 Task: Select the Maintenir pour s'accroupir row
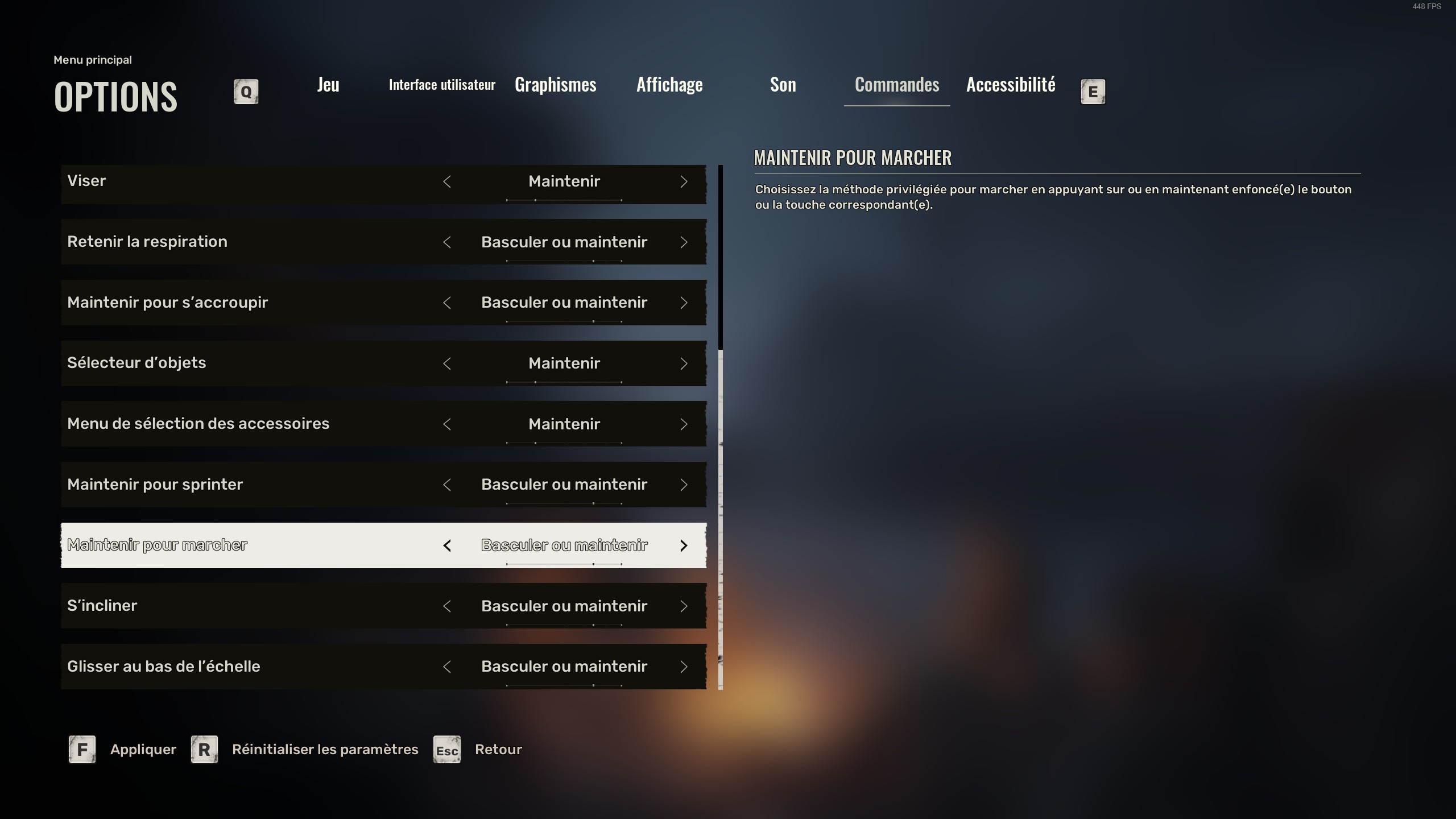click(227, 303)
